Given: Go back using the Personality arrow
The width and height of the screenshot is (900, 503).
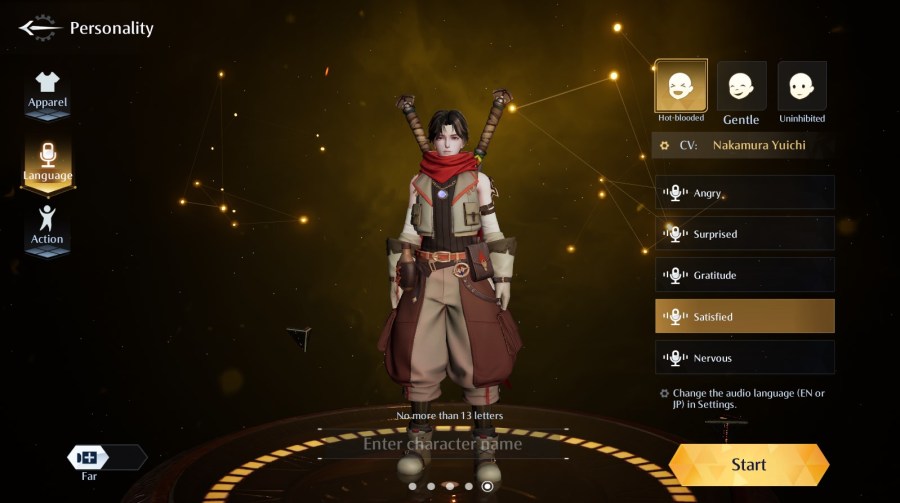Looking at the screenshot, I should [x=39, y=27].
